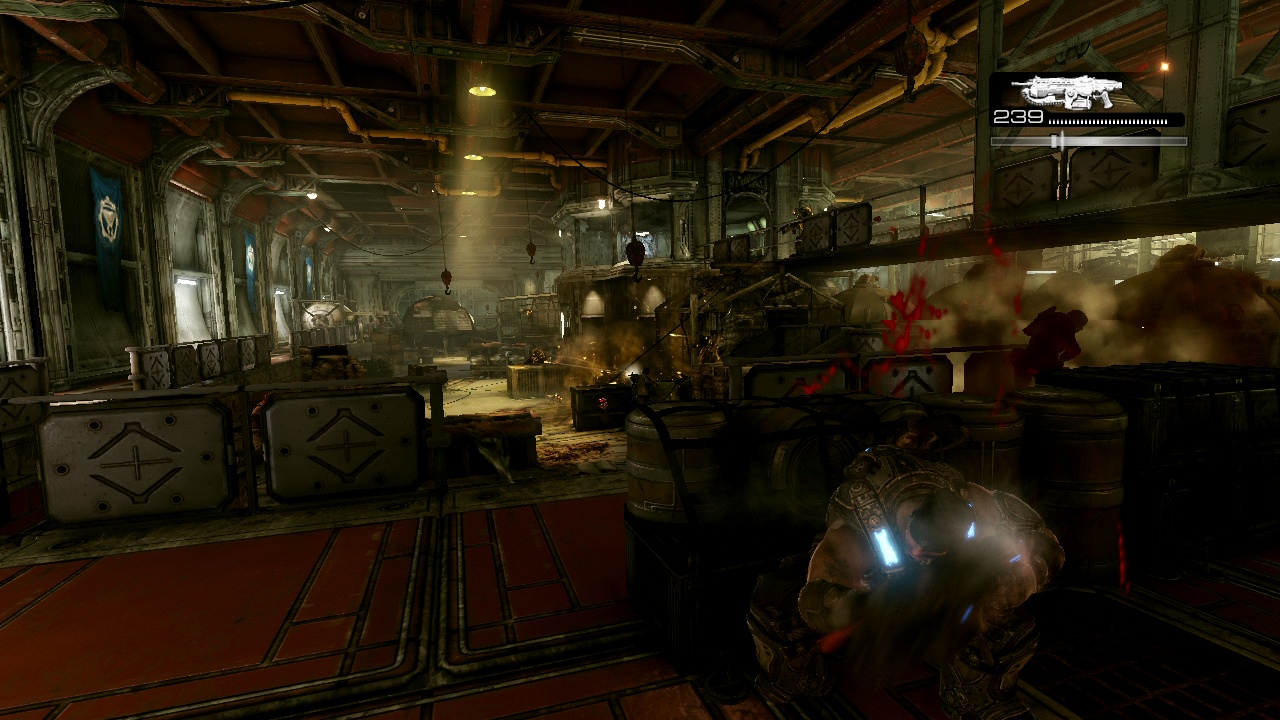Select the Lancer rifle weapon icon

(1066, 92)
